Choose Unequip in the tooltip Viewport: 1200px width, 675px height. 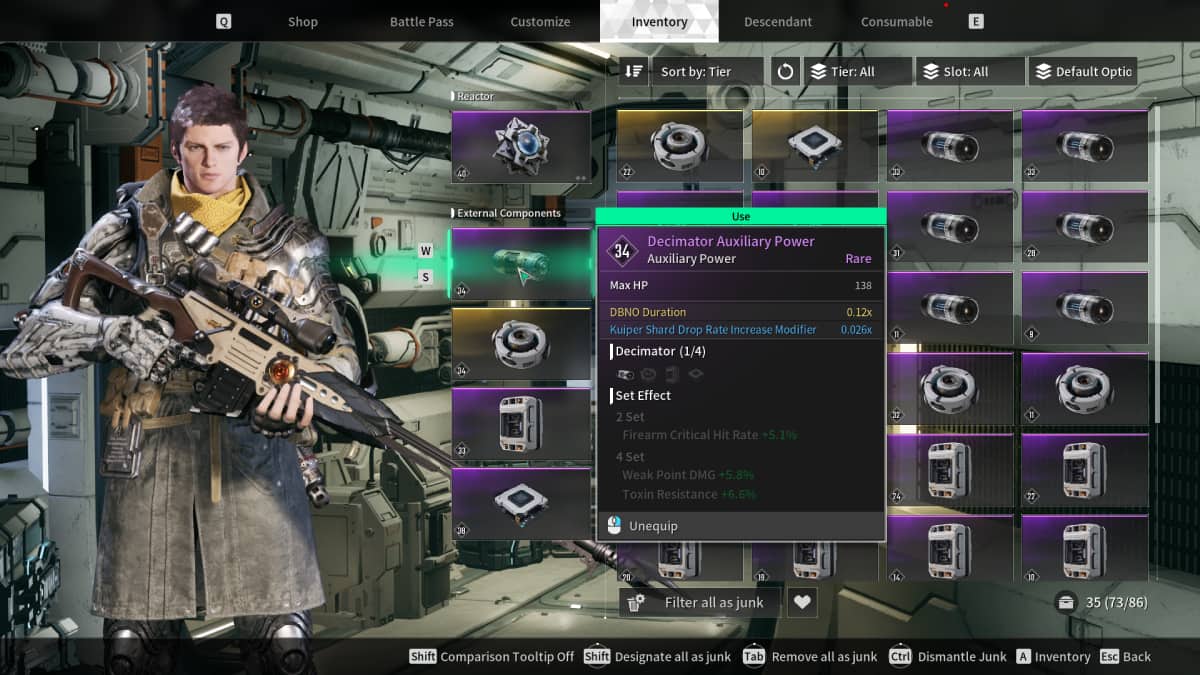[653, 526]
